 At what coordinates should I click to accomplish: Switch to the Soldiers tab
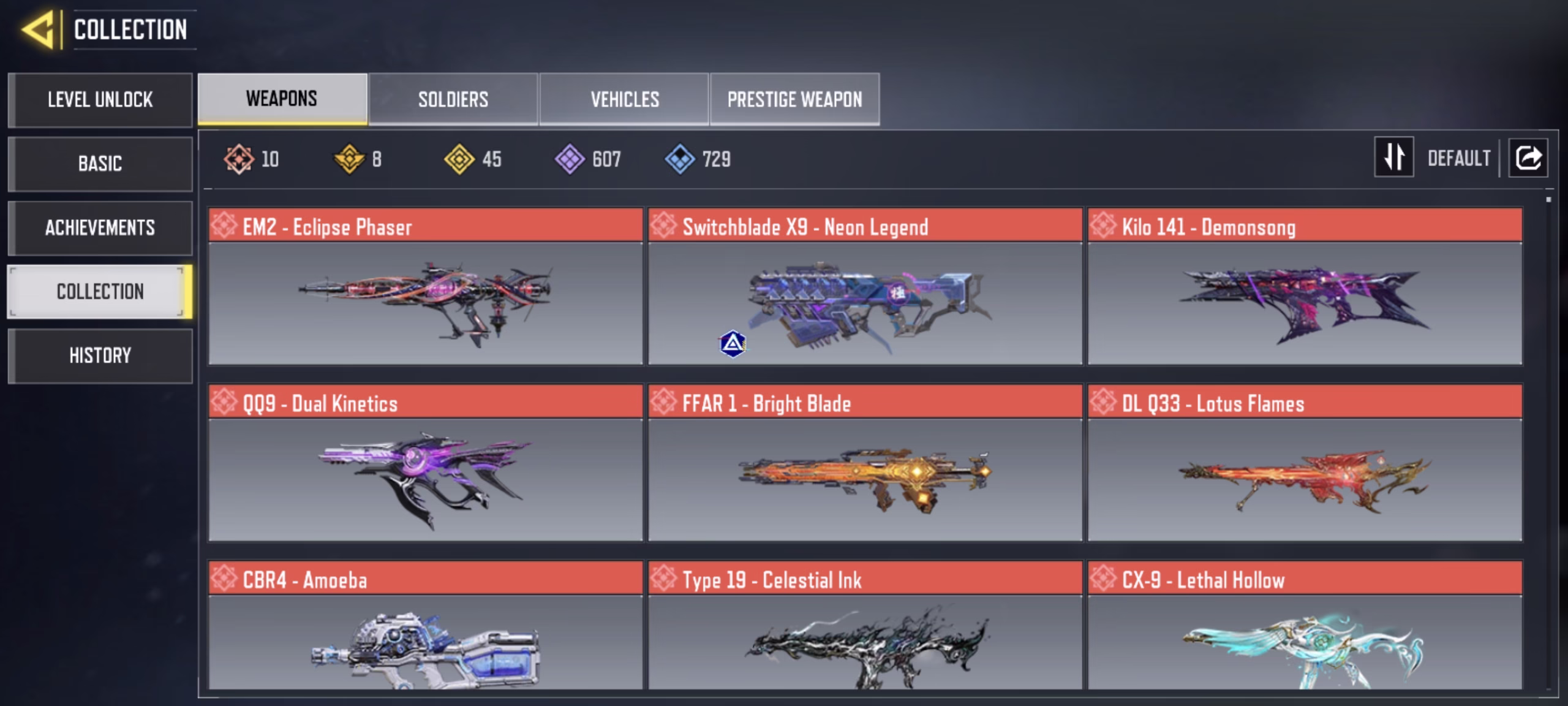pos(453,99)
